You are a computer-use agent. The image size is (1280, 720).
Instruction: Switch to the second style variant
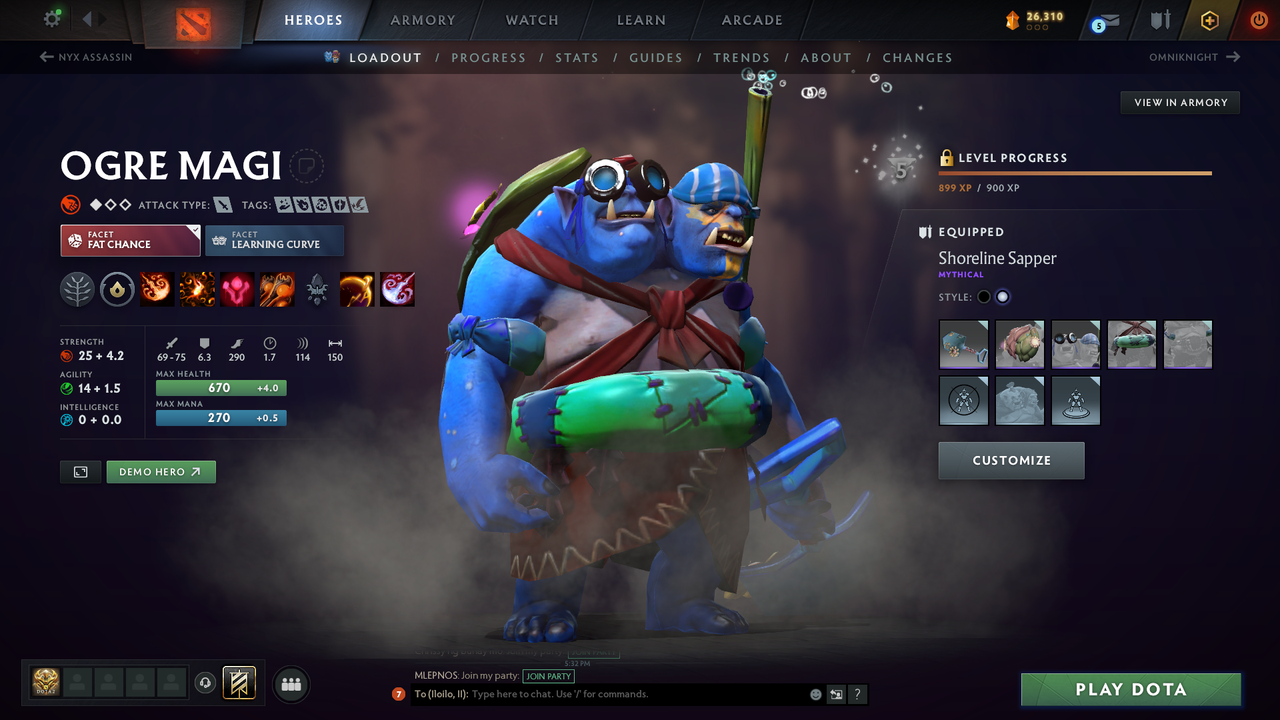click(x=1003, y=296)
